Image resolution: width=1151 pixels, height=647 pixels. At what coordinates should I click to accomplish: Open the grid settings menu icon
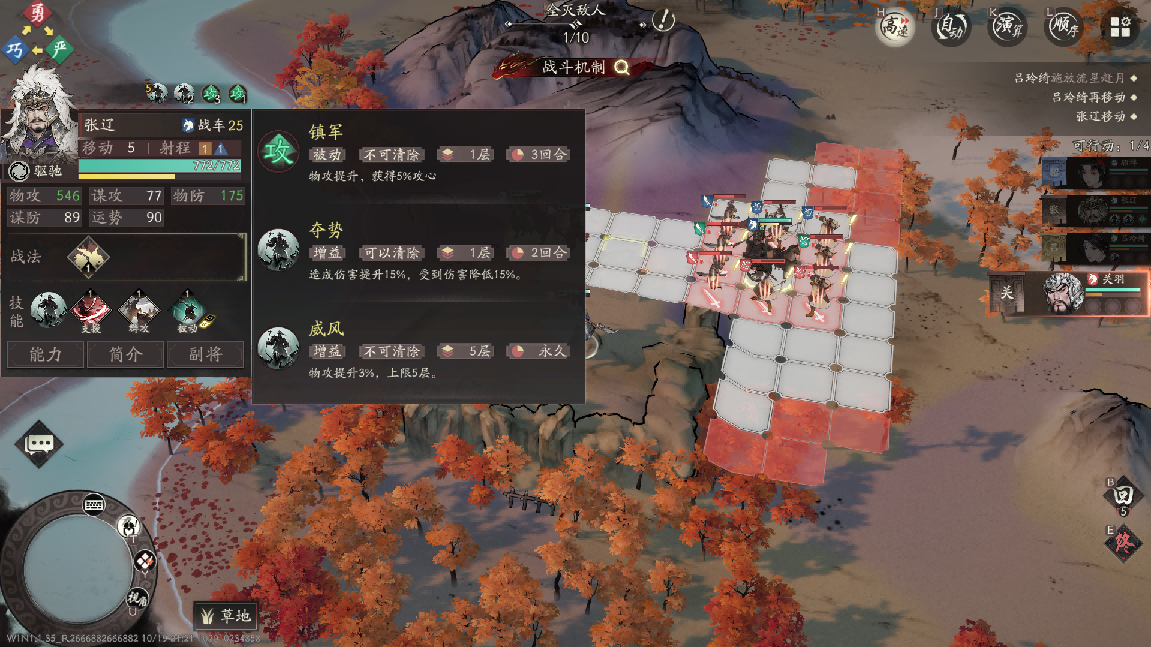(1121, 27)
